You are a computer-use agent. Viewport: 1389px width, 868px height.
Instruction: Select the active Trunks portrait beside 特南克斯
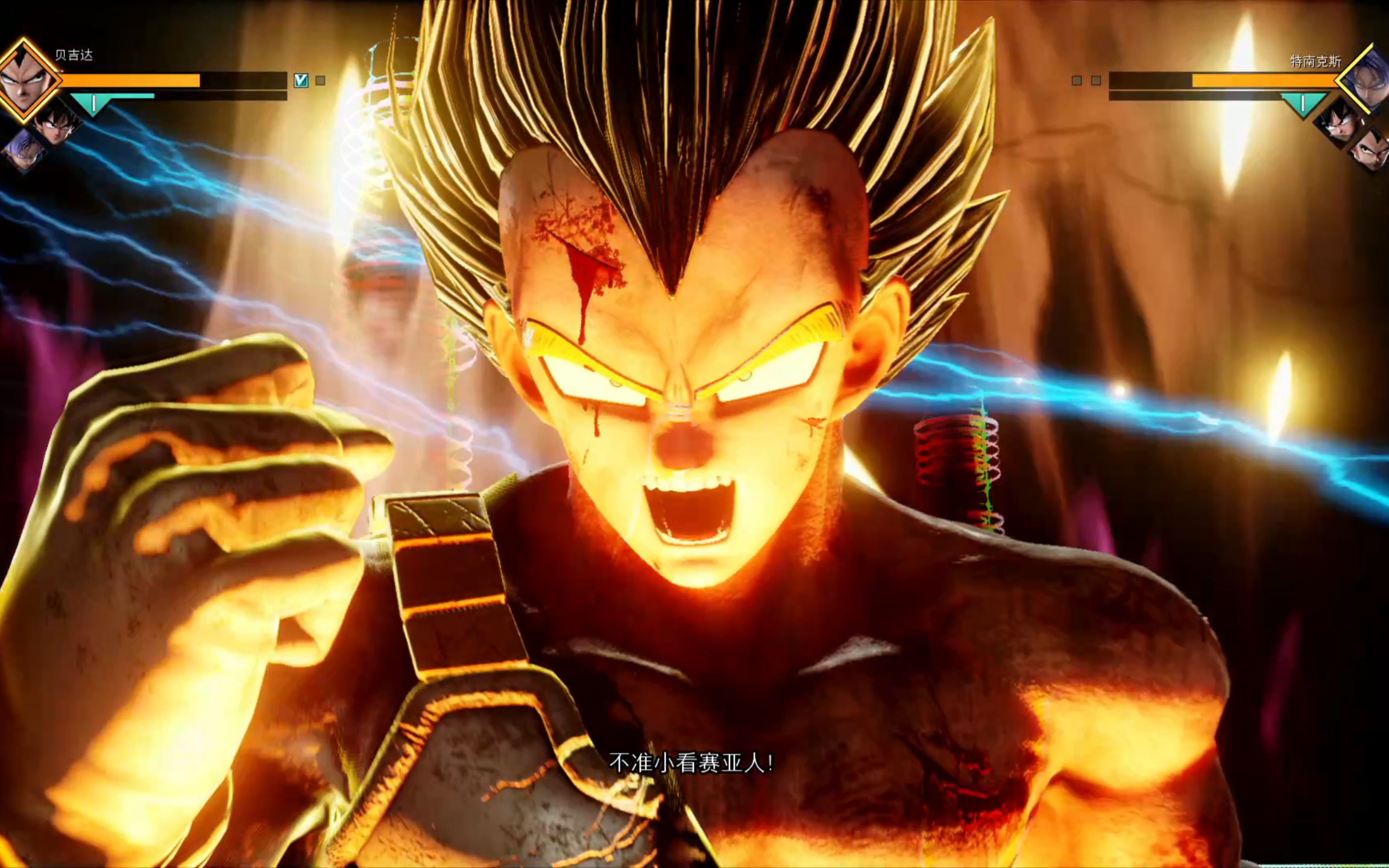[x=1369, y=81]
